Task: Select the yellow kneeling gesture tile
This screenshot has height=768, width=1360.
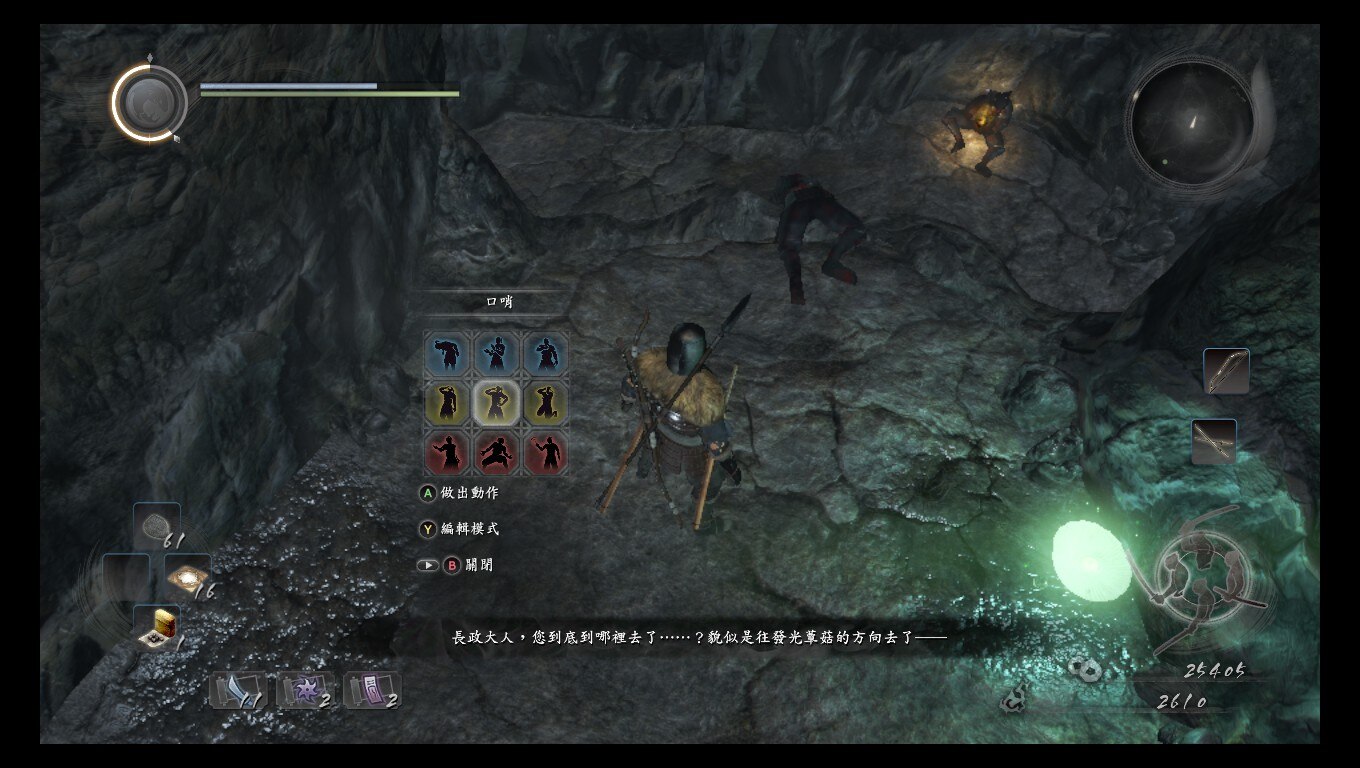Action: [x=546, y=403]
